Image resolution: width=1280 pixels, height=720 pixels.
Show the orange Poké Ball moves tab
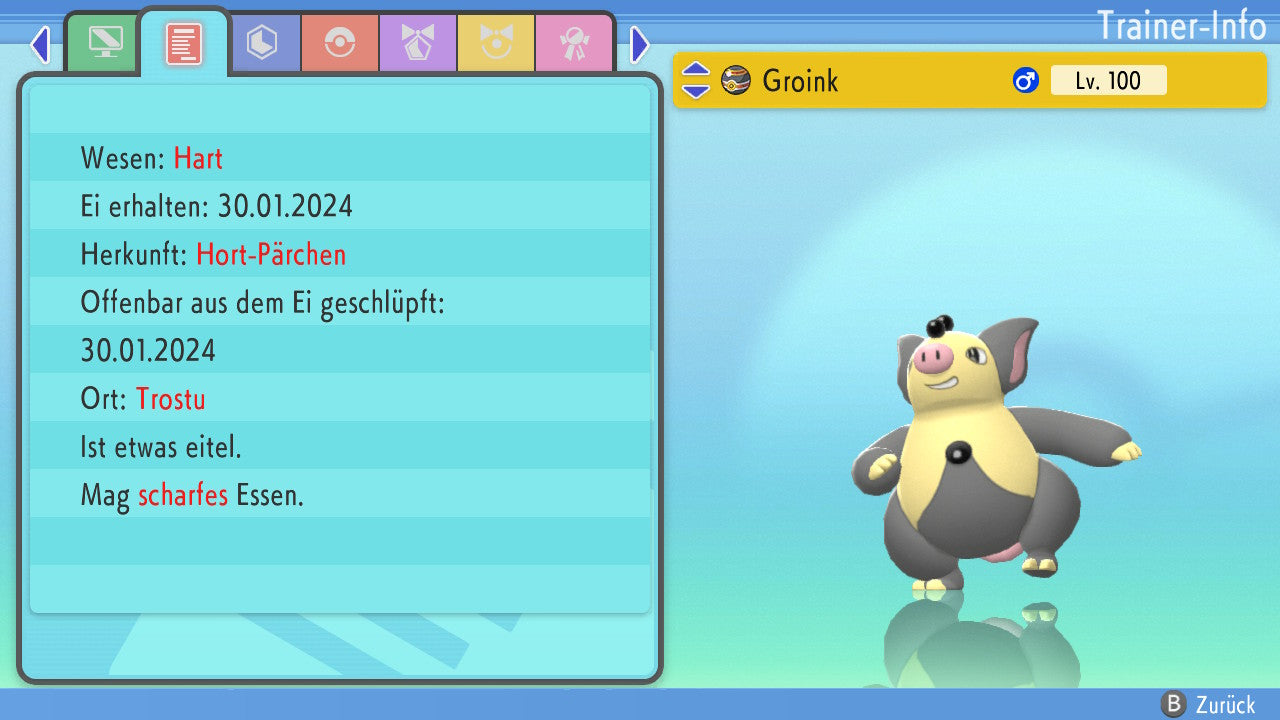[340, 43]
